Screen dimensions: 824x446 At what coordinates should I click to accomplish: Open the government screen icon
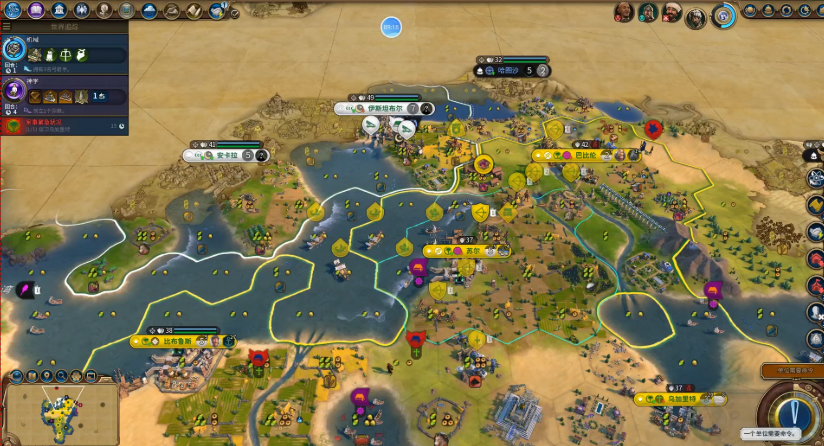click(x=59, y=11)
